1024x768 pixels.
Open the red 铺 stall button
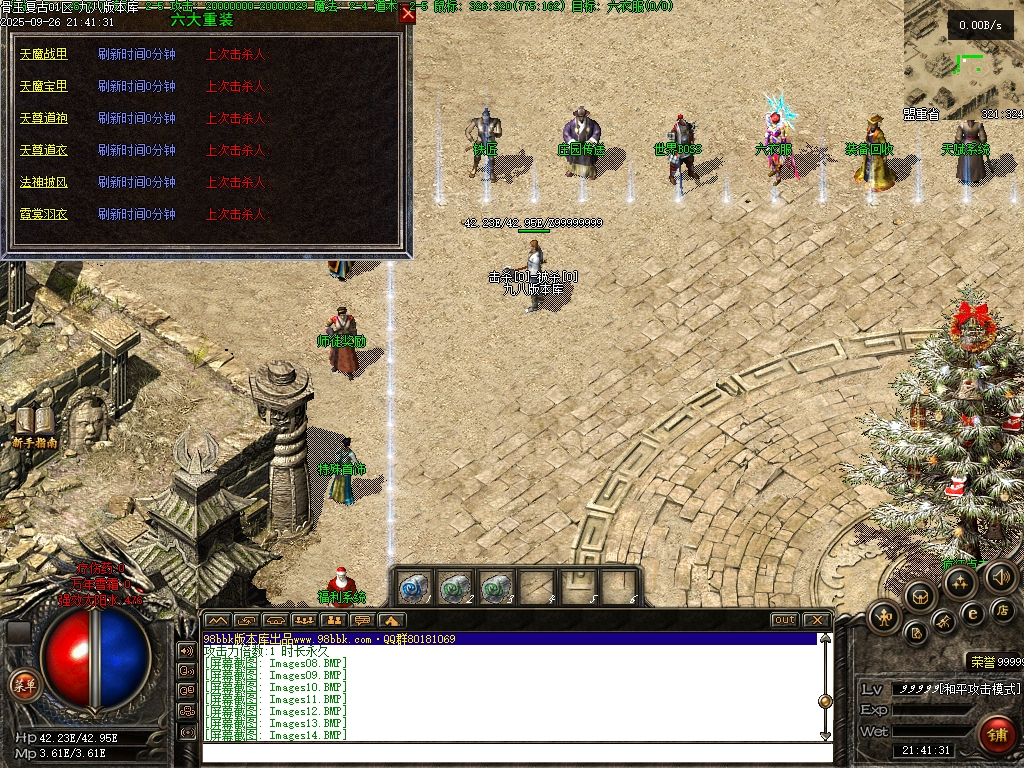pos(996,734)
